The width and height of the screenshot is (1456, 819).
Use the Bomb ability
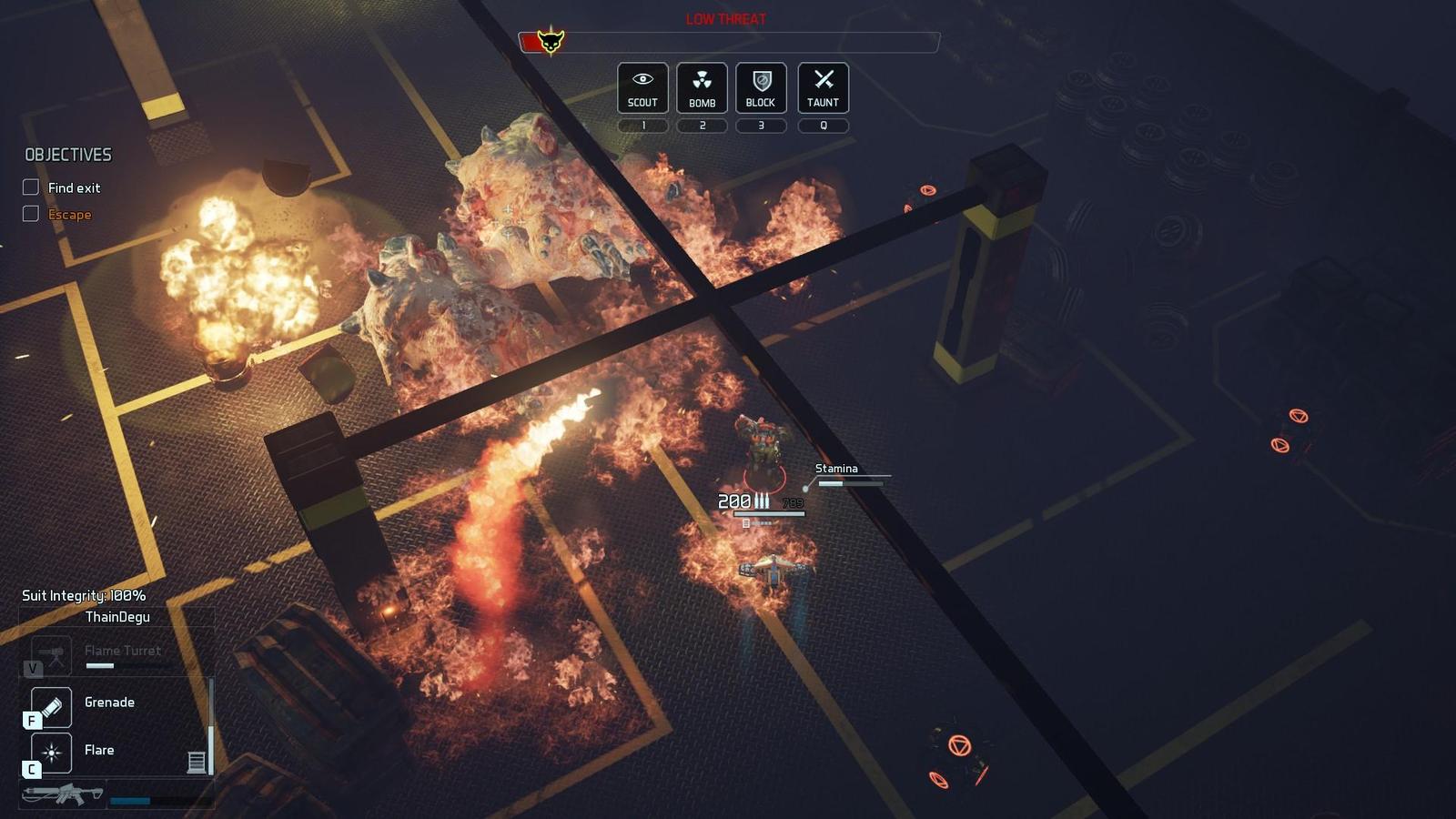click(x=702, y=87)
